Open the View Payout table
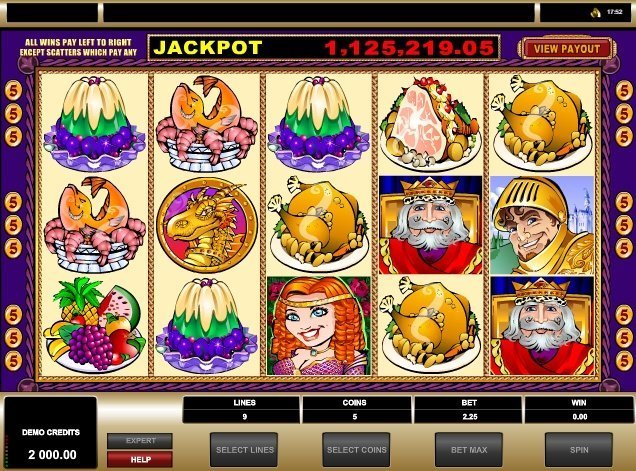The height and width of the screenshot is (471, 636). [565, 48]
